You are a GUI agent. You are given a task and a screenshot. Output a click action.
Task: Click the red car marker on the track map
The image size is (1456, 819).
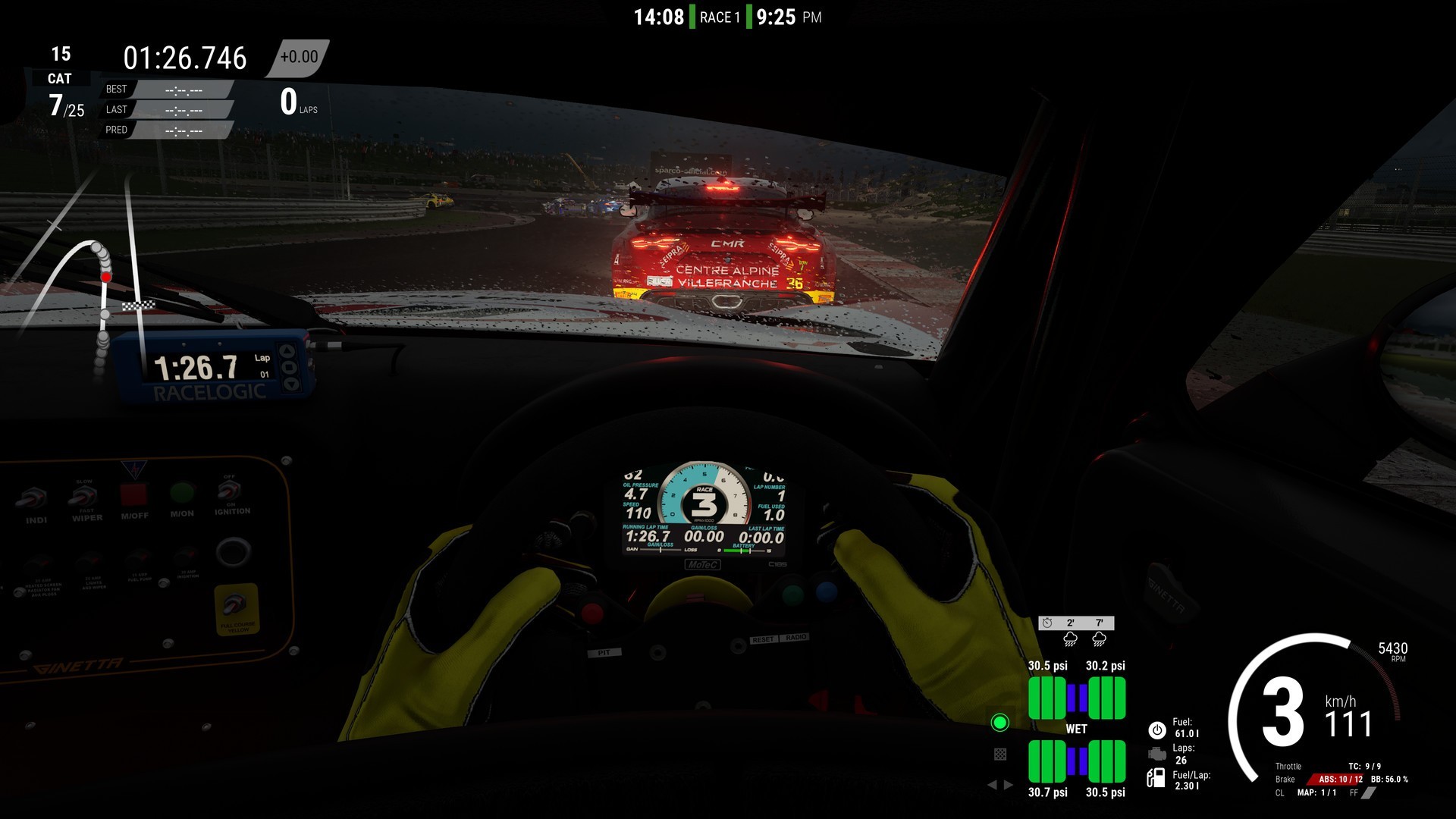click(105, 278)
